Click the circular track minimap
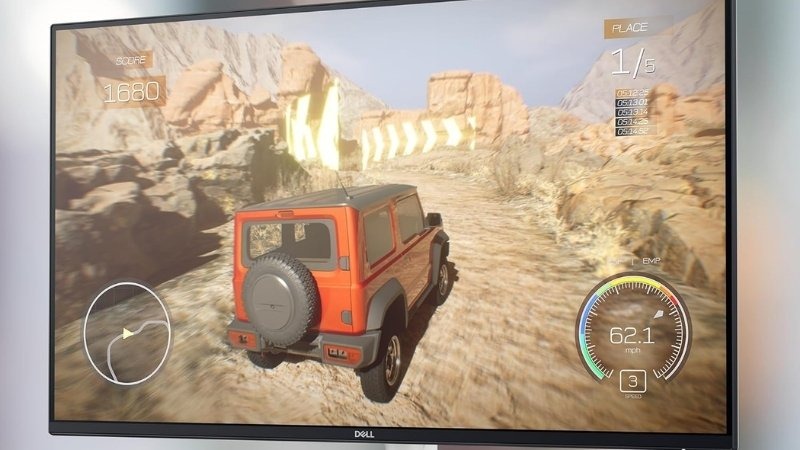This screenshot has width=800, height=450. [x=126, y=324]
